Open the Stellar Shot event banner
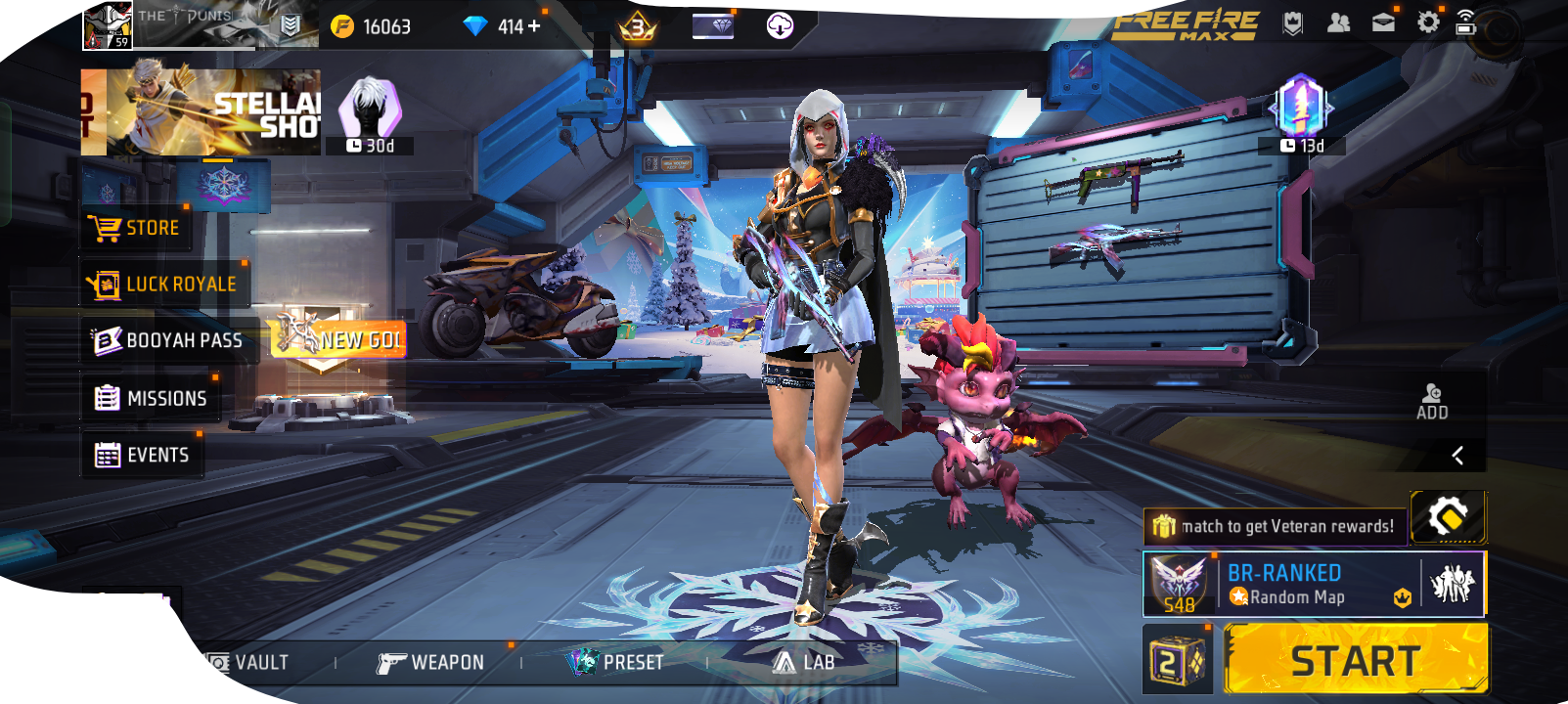 coord(199,111)
